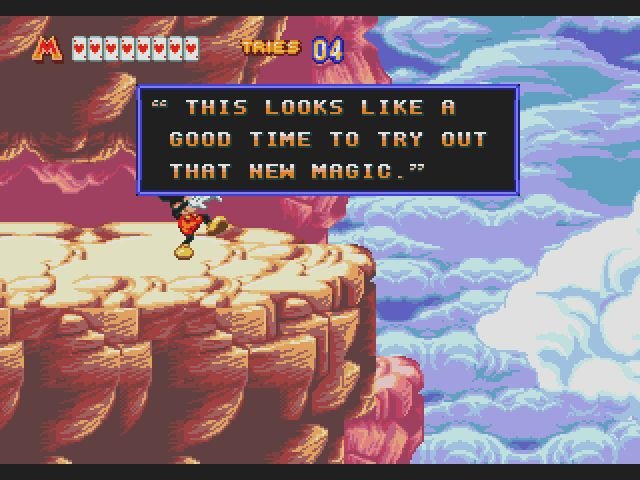Advance the new magic dialogue box
Viewport: 640px width, 480px height.
328,139
